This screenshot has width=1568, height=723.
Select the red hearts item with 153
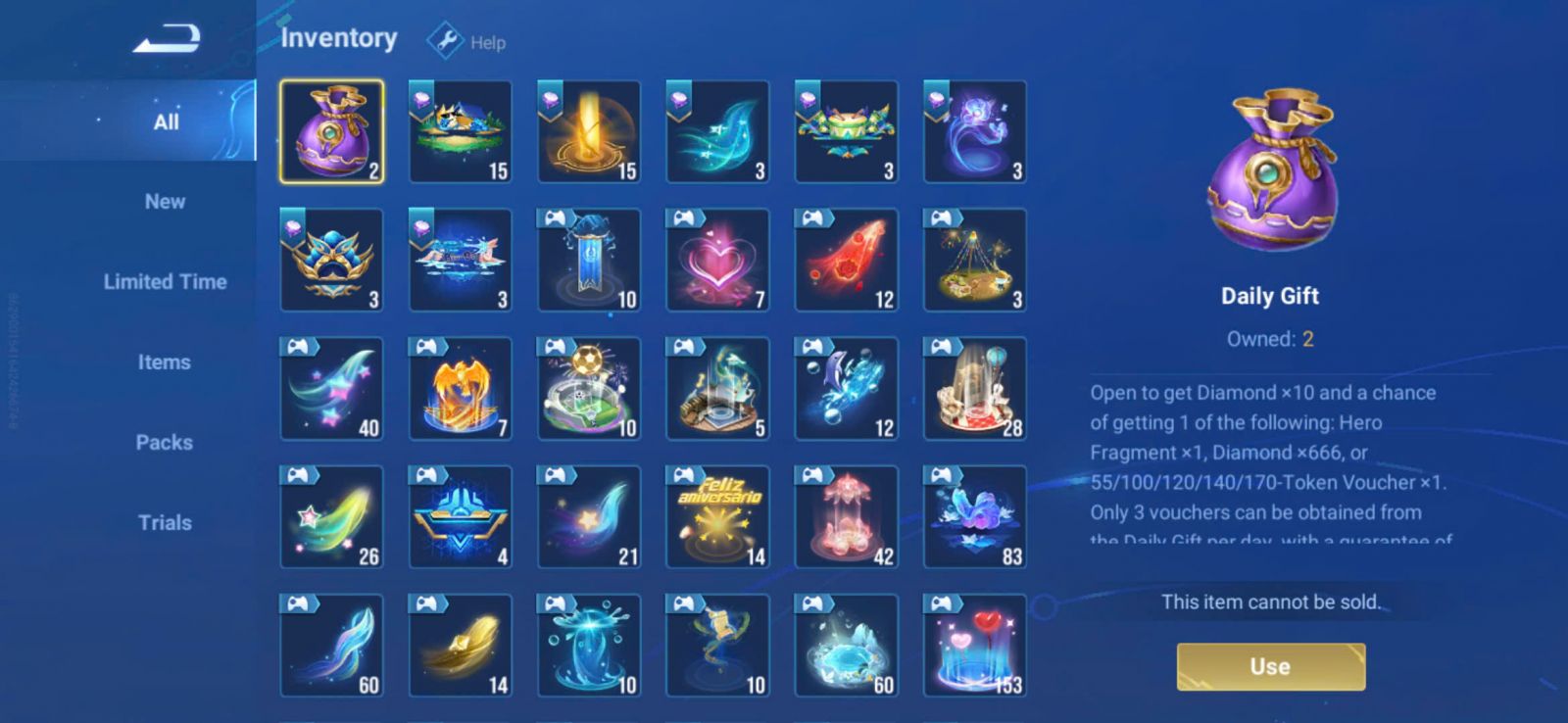(x=975, y=646)
